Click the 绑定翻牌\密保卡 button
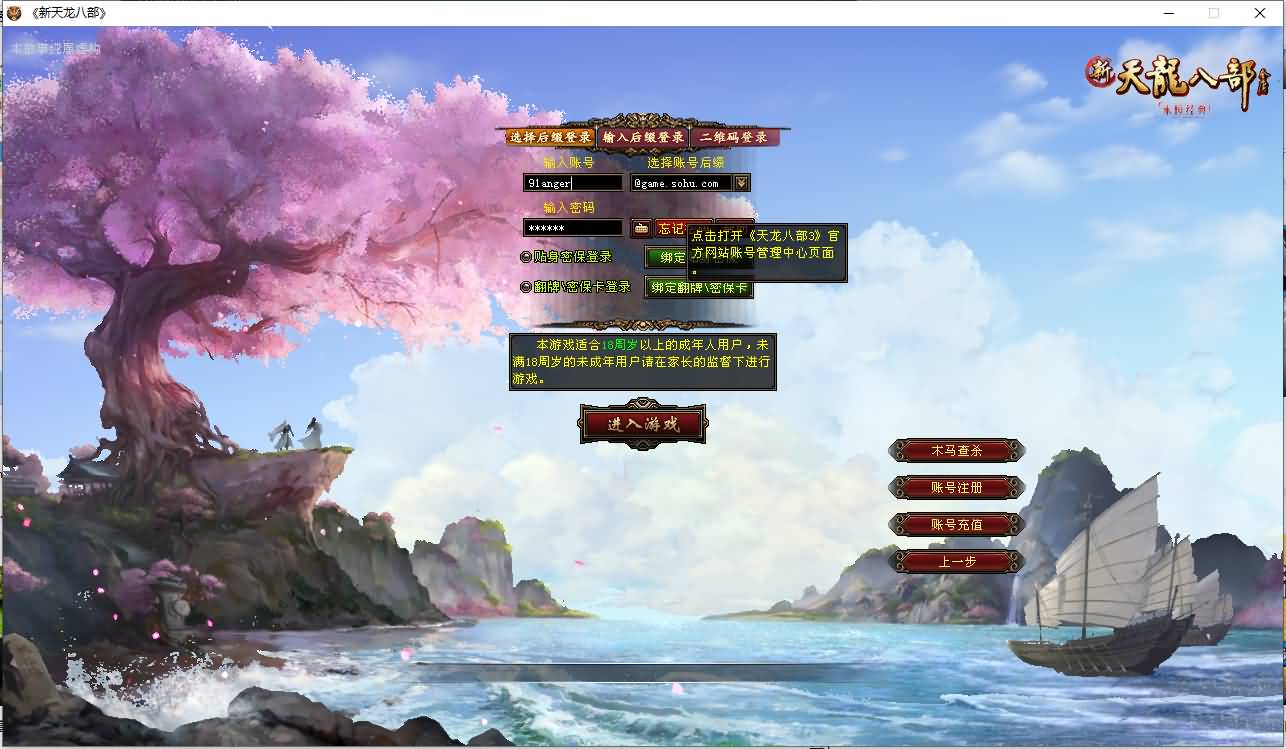Image resolution: width=1286 pixels, height=749 pixels. click(697, 287)
